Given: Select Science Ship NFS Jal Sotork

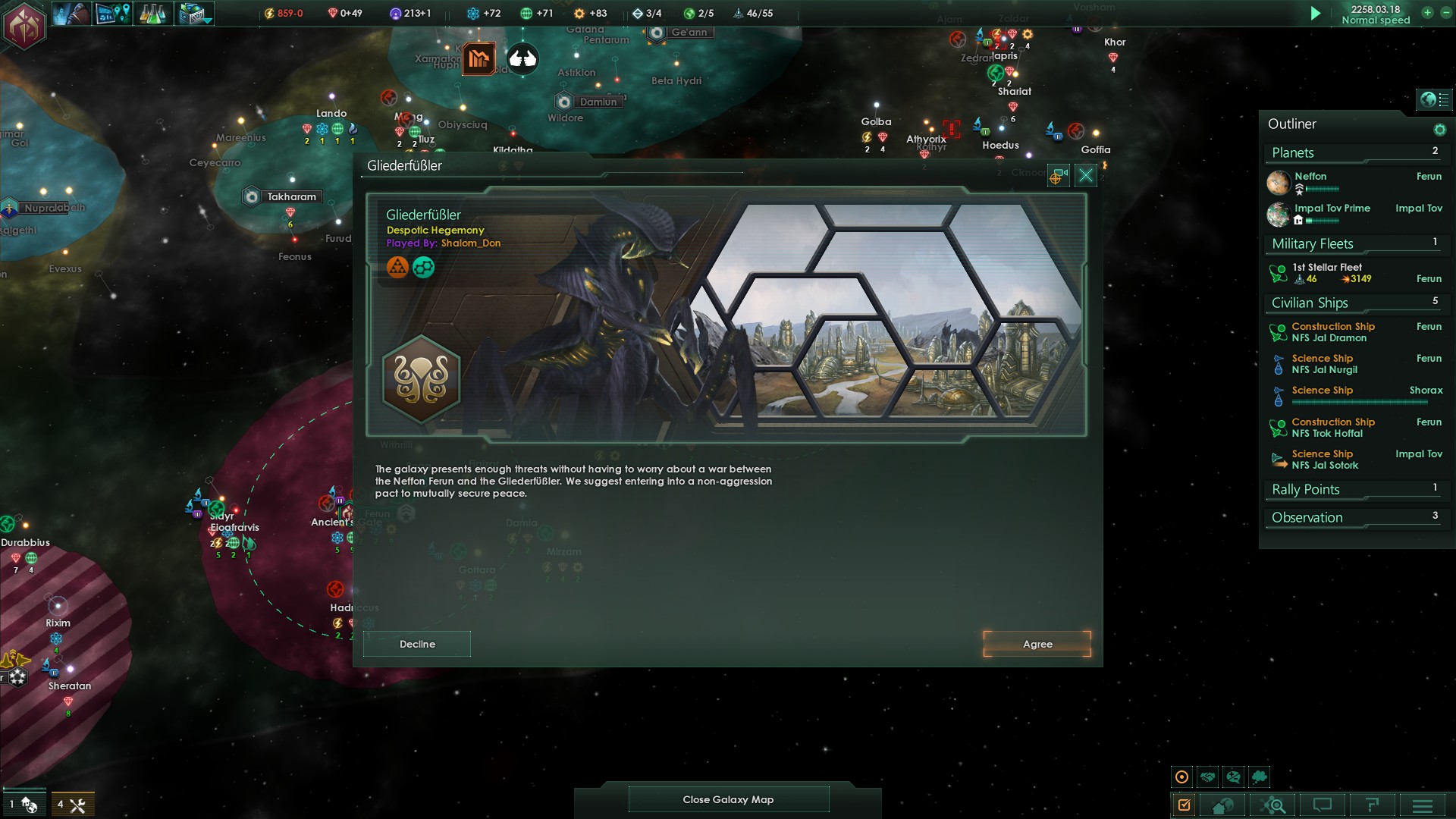Looking at the screenshot, I should tap(1324, 460).
